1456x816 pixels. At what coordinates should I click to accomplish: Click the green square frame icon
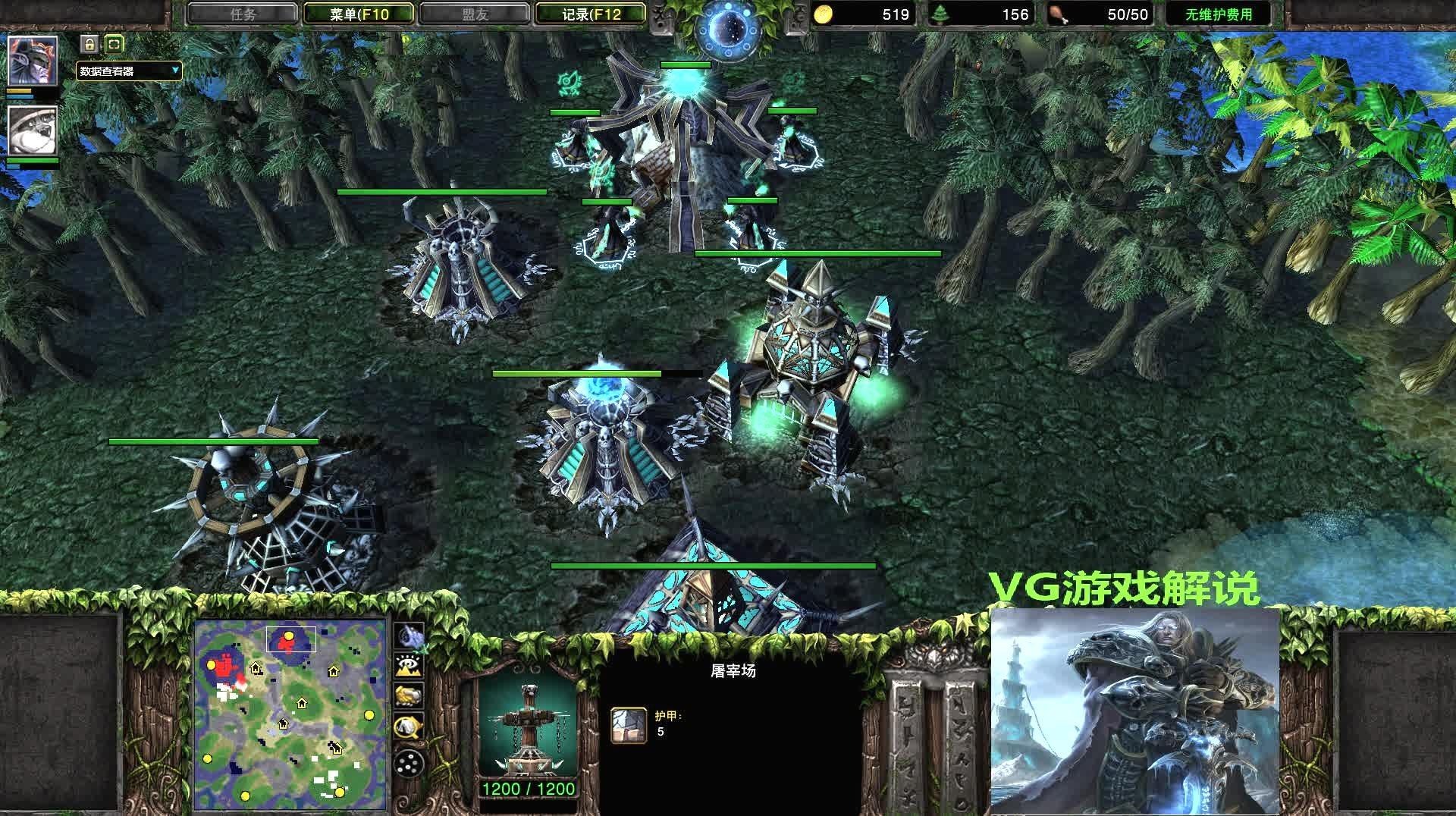[114, 44]
